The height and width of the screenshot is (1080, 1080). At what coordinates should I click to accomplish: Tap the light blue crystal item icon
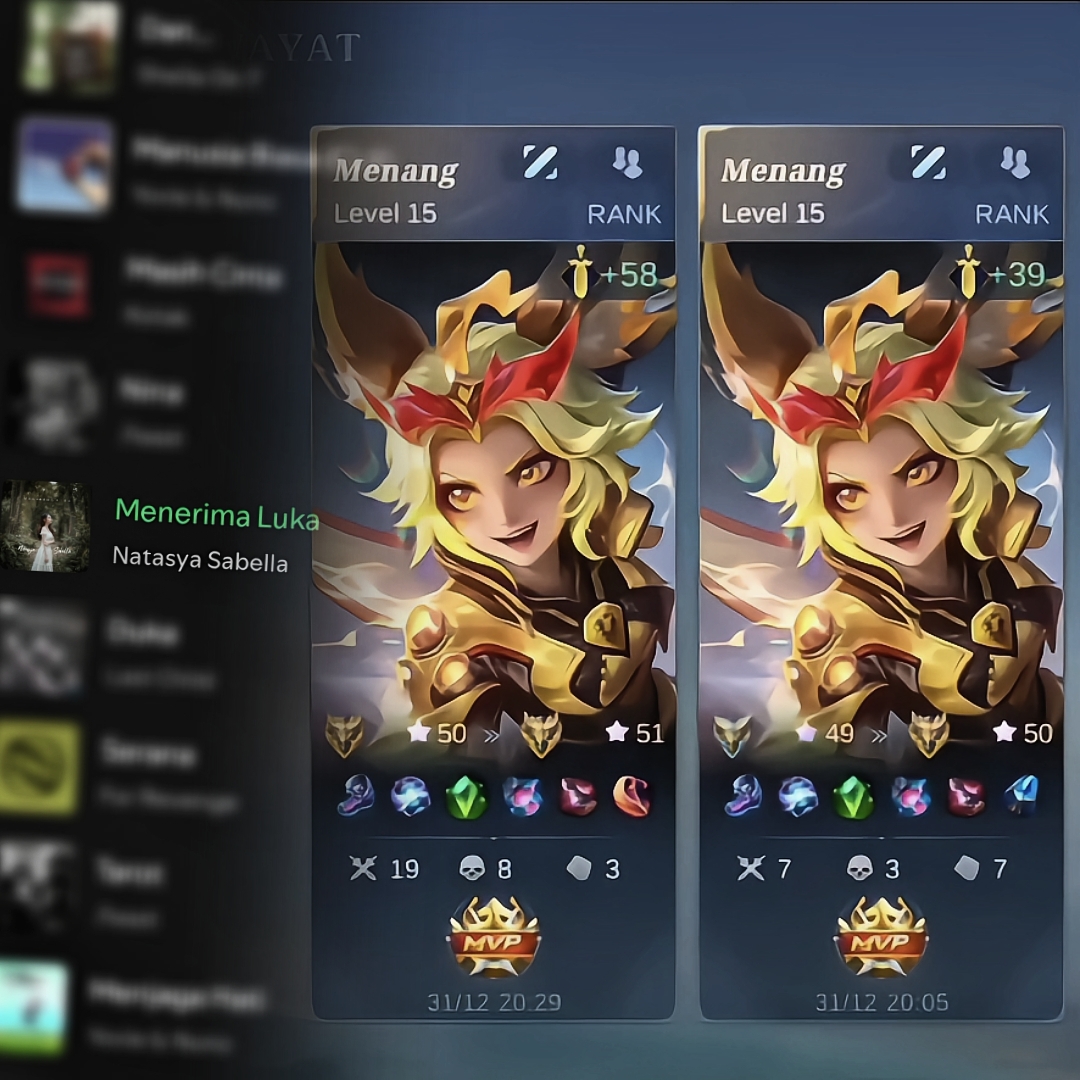pos(1019,796)
